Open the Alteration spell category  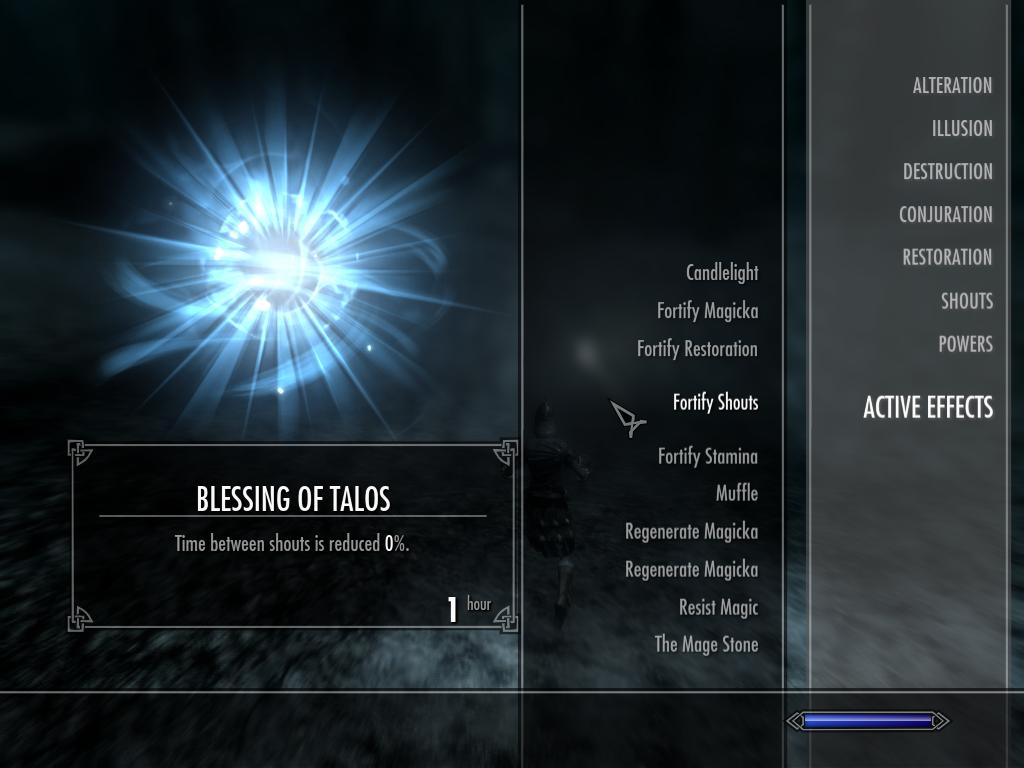(951, 86)
